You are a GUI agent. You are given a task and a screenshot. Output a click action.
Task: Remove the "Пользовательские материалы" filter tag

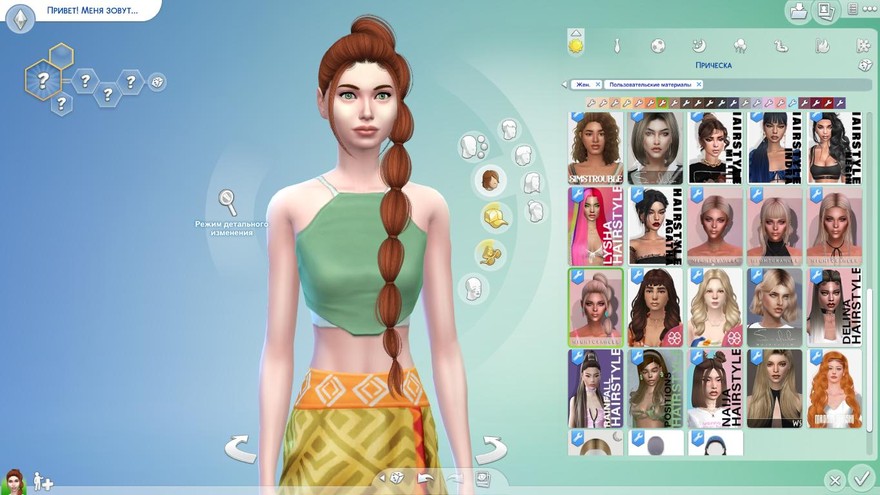pyautogui.click(x=699, y=85)
